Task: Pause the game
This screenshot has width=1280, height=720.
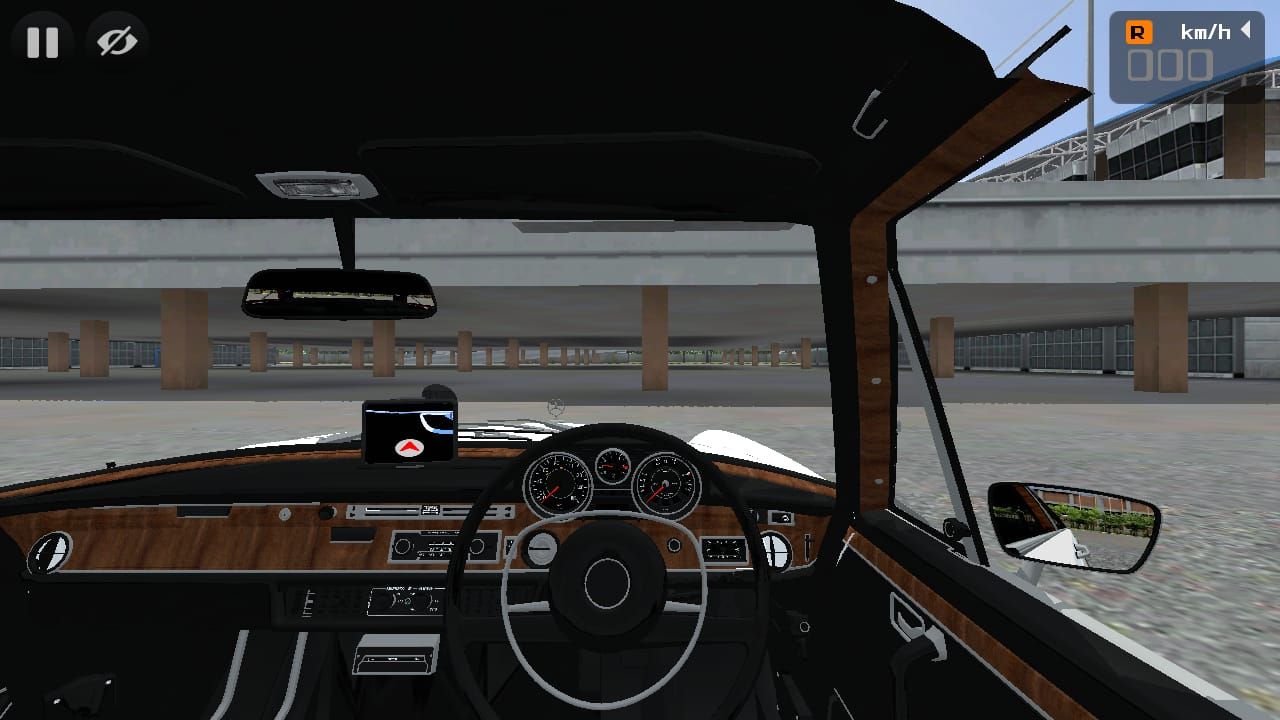Action: pos(42,42)
